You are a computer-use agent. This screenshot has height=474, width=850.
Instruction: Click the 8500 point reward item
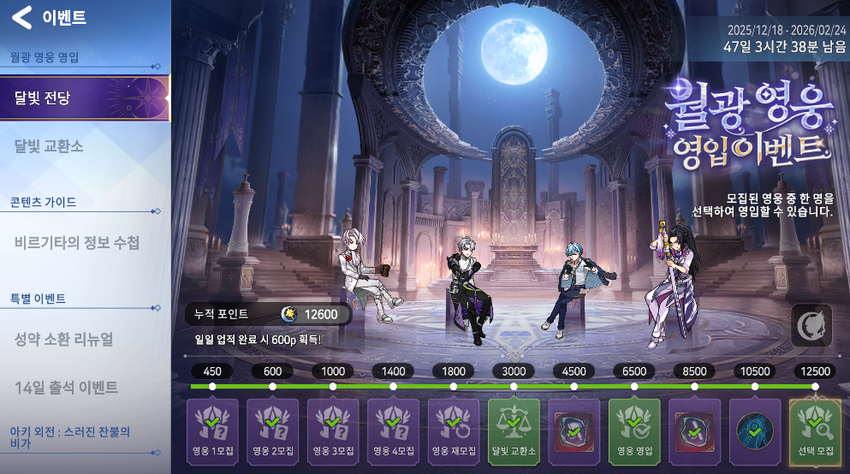pyautogui.click(x=695, y=430)
